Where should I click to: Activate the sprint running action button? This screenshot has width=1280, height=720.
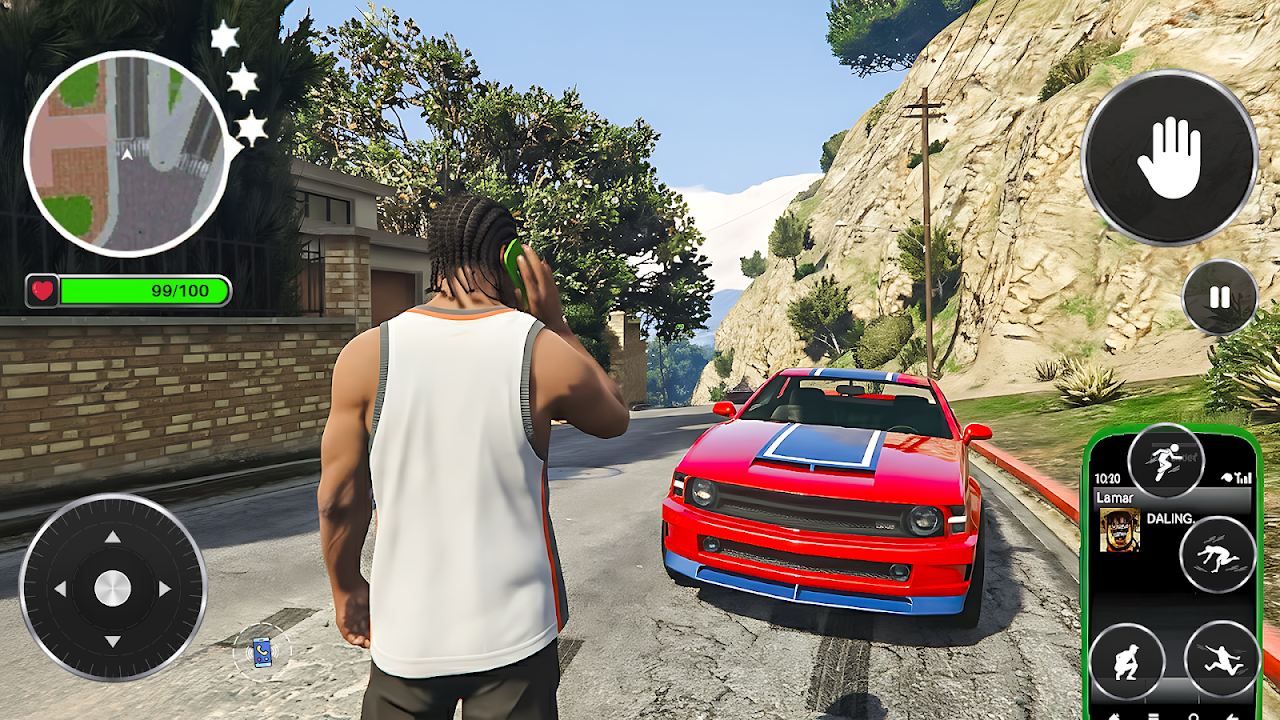tap(1166, 461)
